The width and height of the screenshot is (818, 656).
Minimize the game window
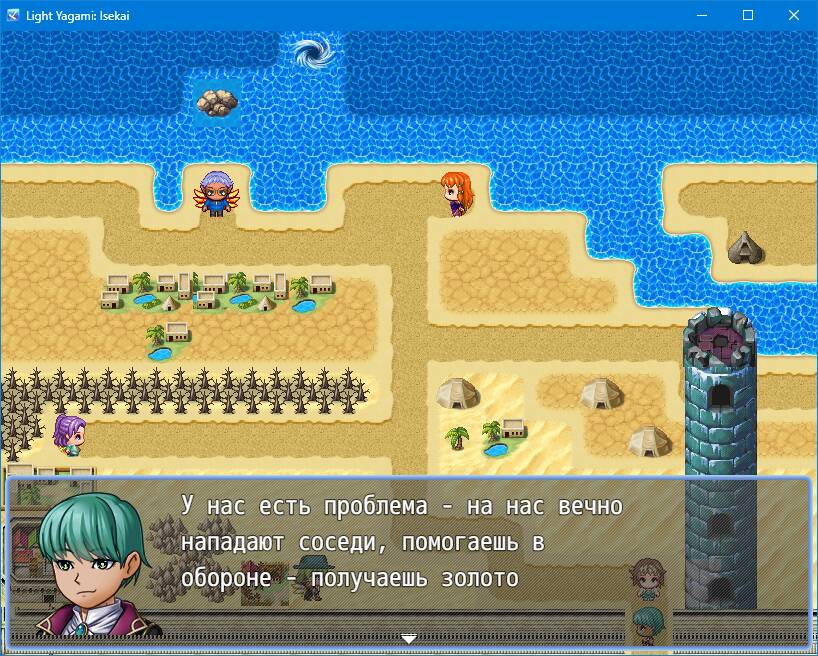[x=702, y=15]
